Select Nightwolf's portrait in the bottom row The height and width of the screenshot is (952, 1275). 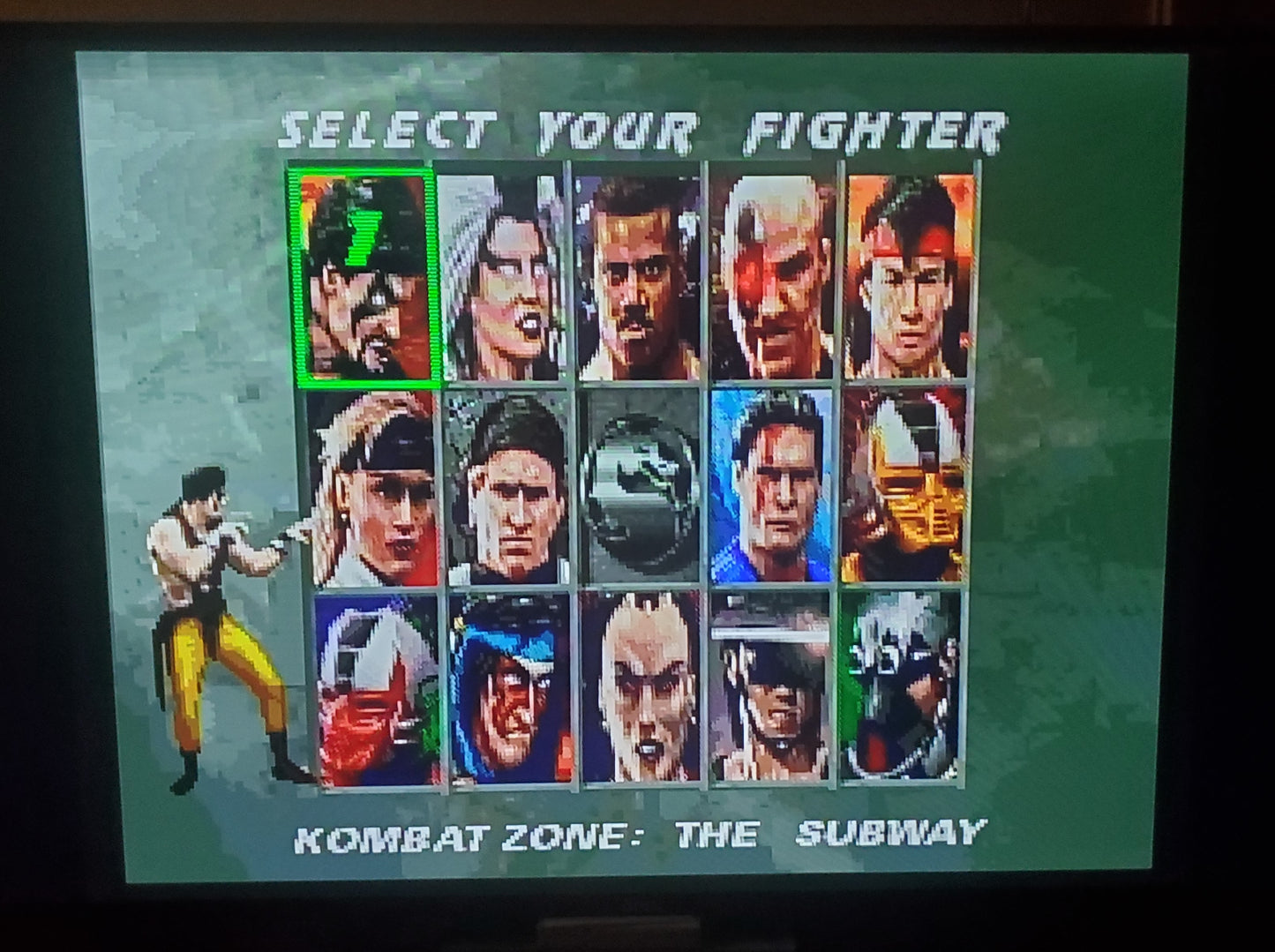512,693
